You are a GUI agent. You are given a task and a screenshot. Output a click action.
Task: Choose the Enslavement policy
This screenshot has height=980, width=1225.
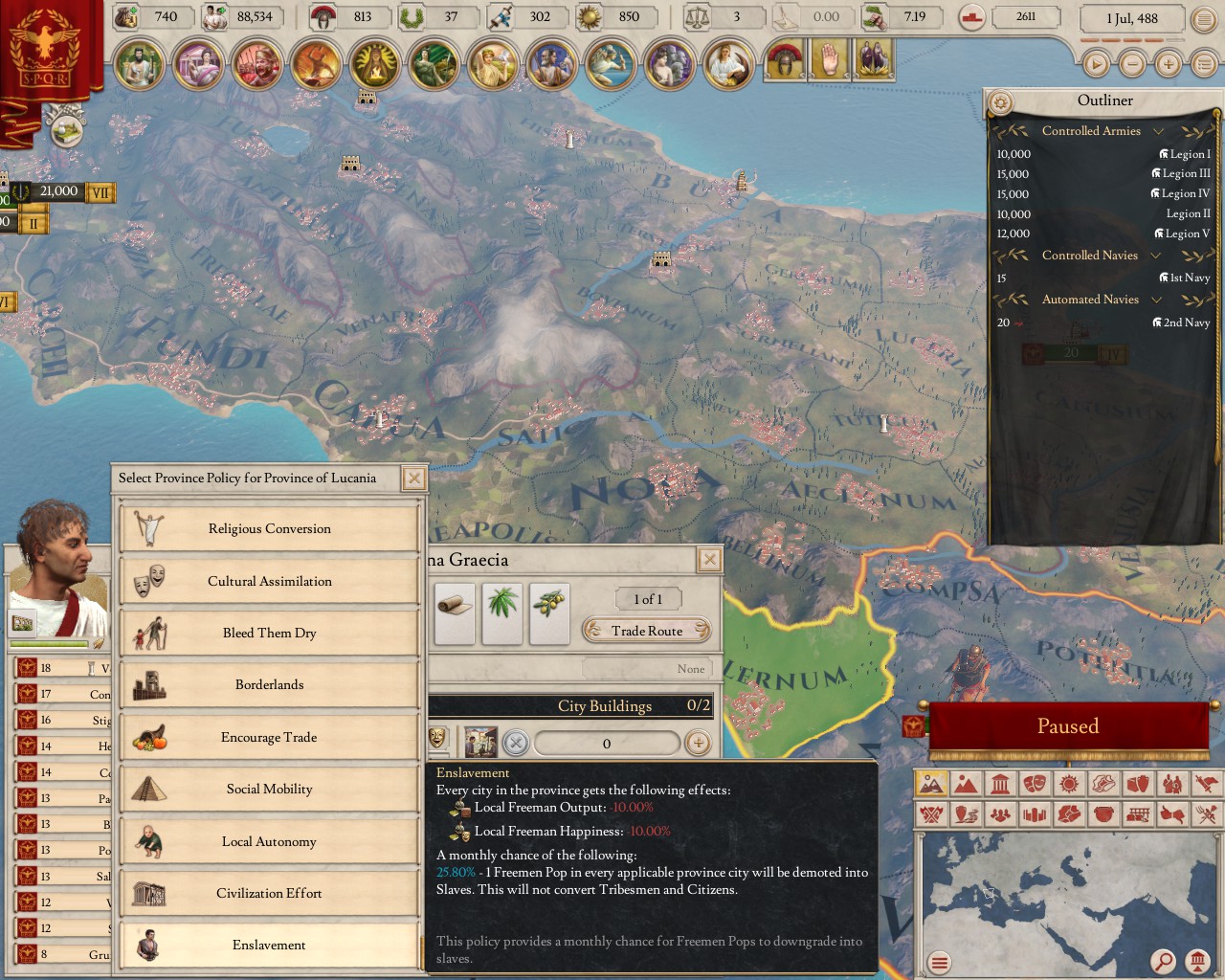coord(269,945)
